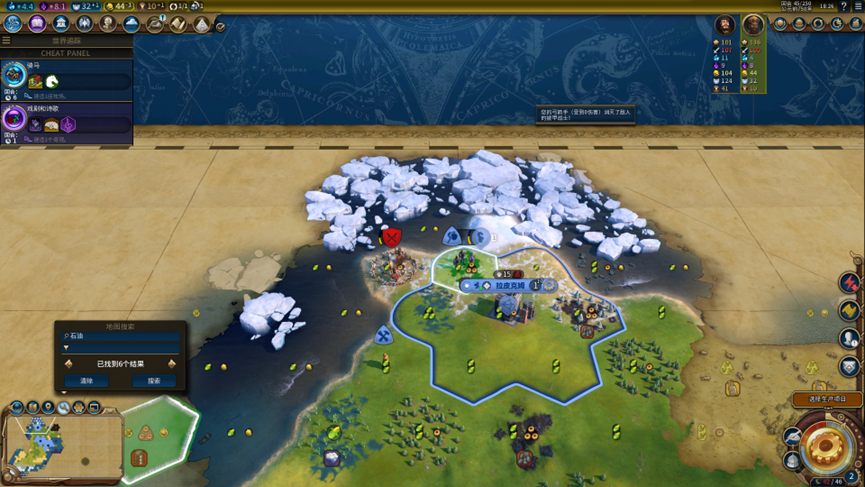Open the game menu hamburger icon

[858, 6]
